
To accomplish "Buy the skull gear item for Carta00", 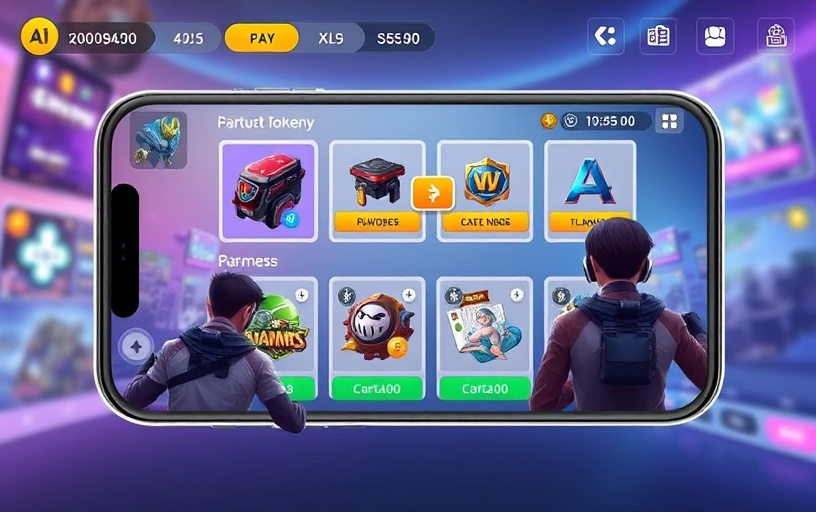I will (376, 388).
